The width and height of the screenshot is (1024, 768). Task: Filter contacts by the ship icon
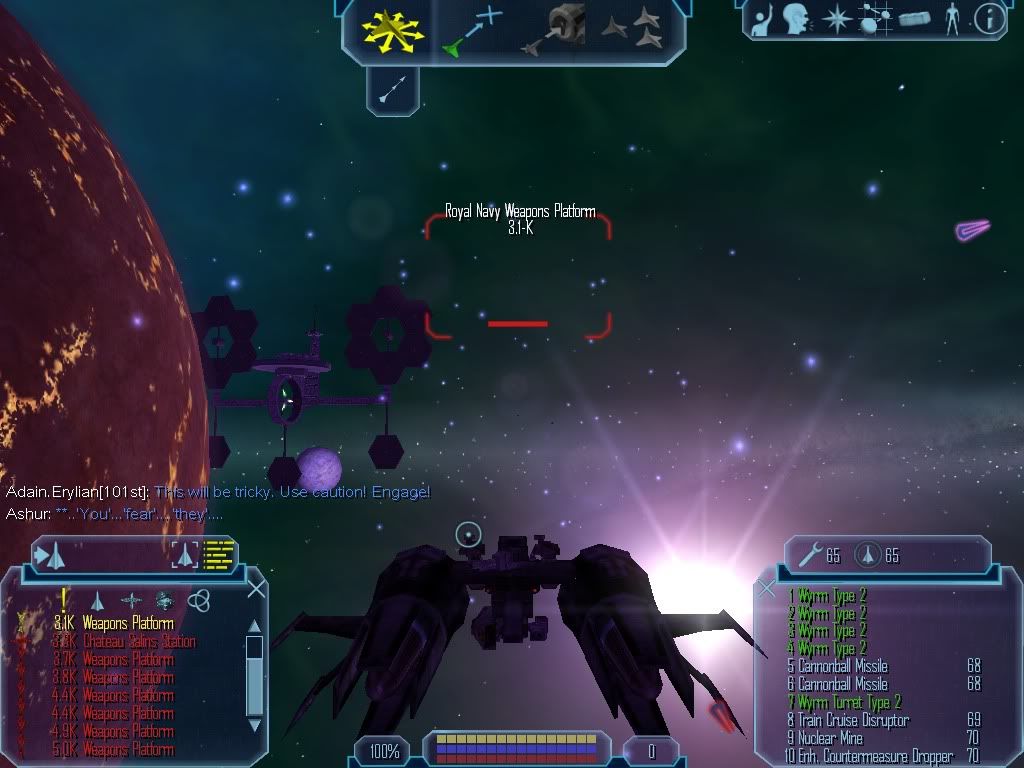[97, 600]
